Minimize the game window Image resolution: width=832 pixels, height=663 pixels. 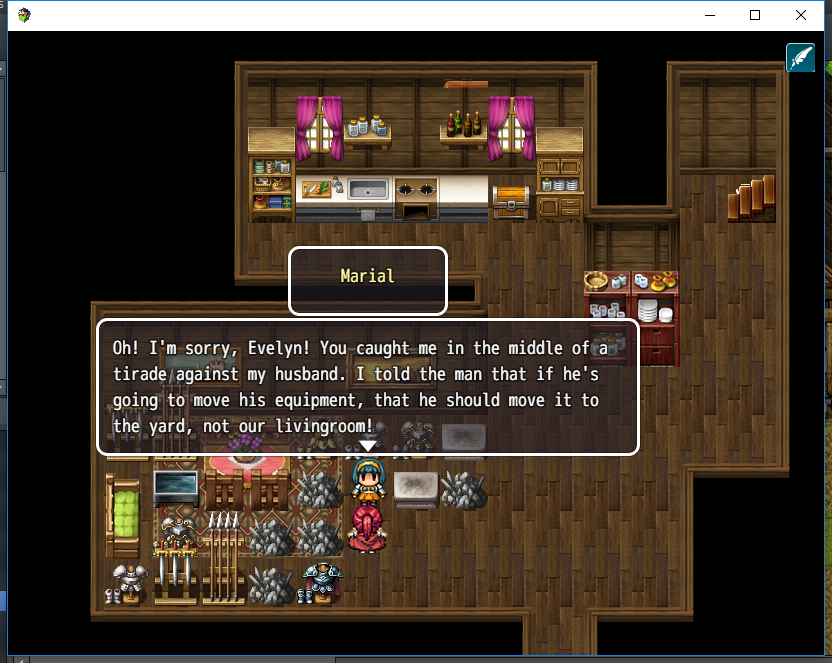point(710,15)
